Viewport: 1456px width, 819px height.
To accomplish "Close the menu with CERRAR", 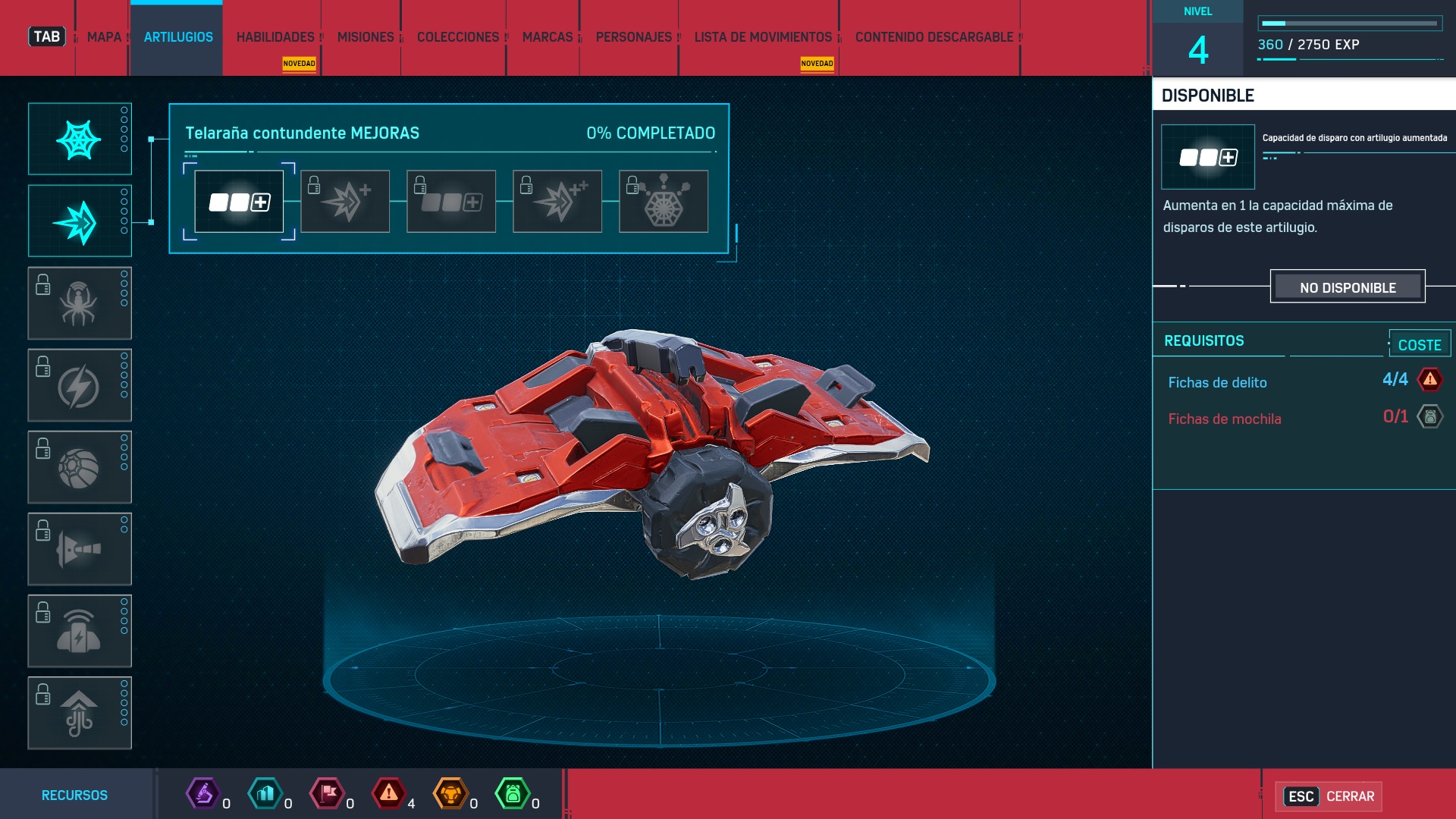I will (1330, 796).
